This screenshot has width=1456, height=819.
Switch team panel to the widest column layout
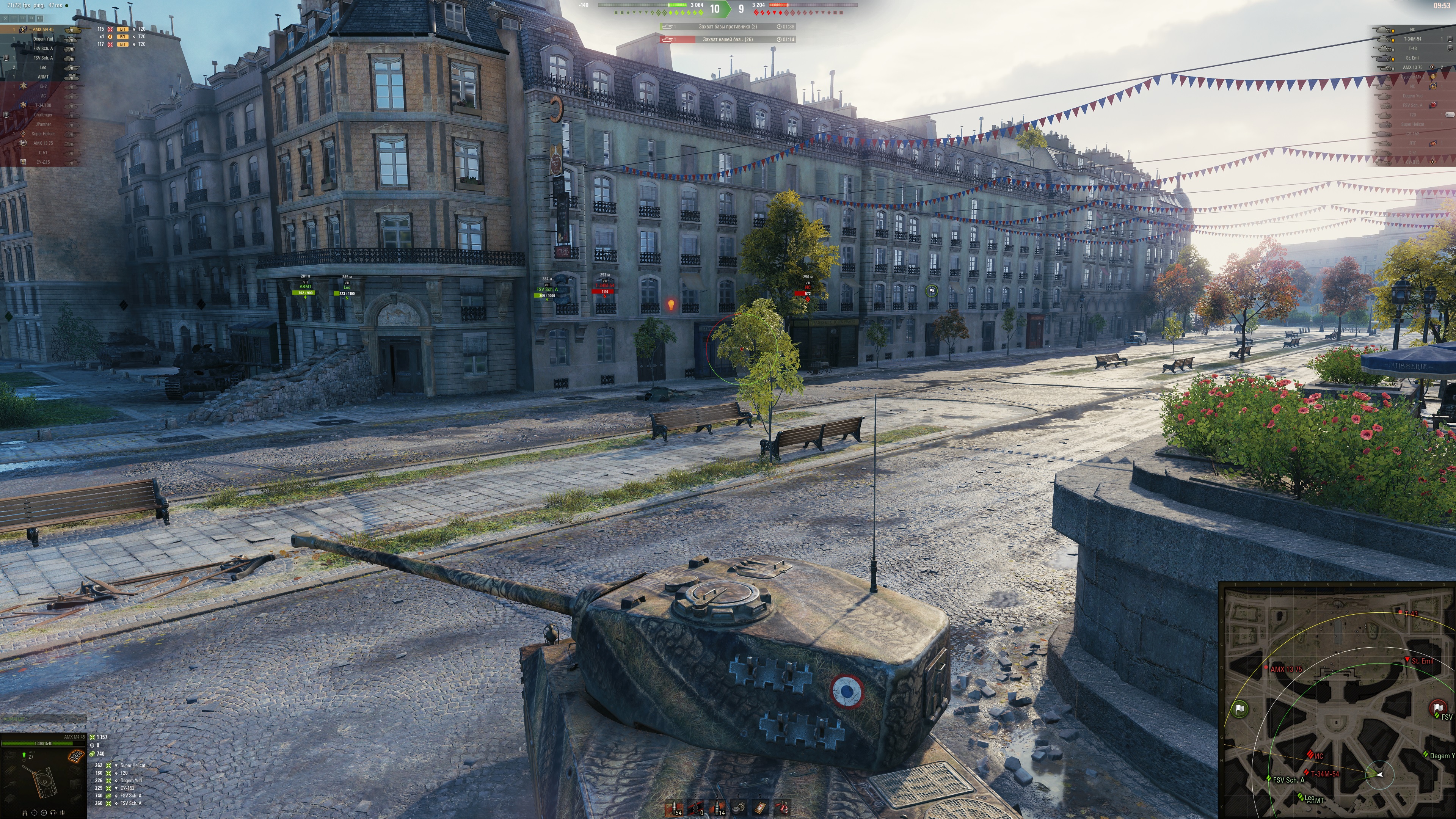(40, 19)
